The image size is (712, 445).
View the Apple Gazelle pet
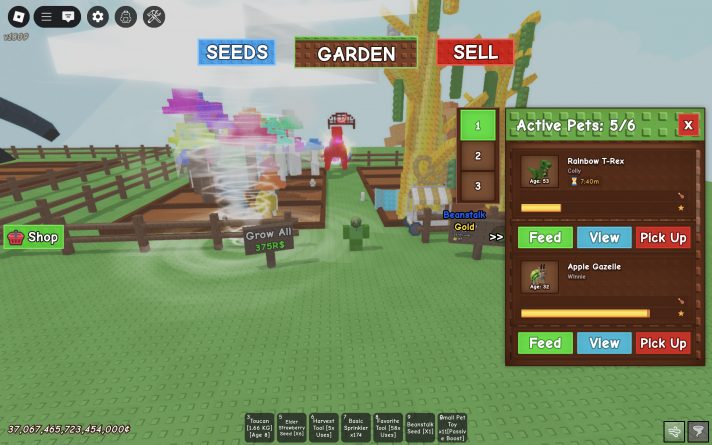(x=604, y=343)
